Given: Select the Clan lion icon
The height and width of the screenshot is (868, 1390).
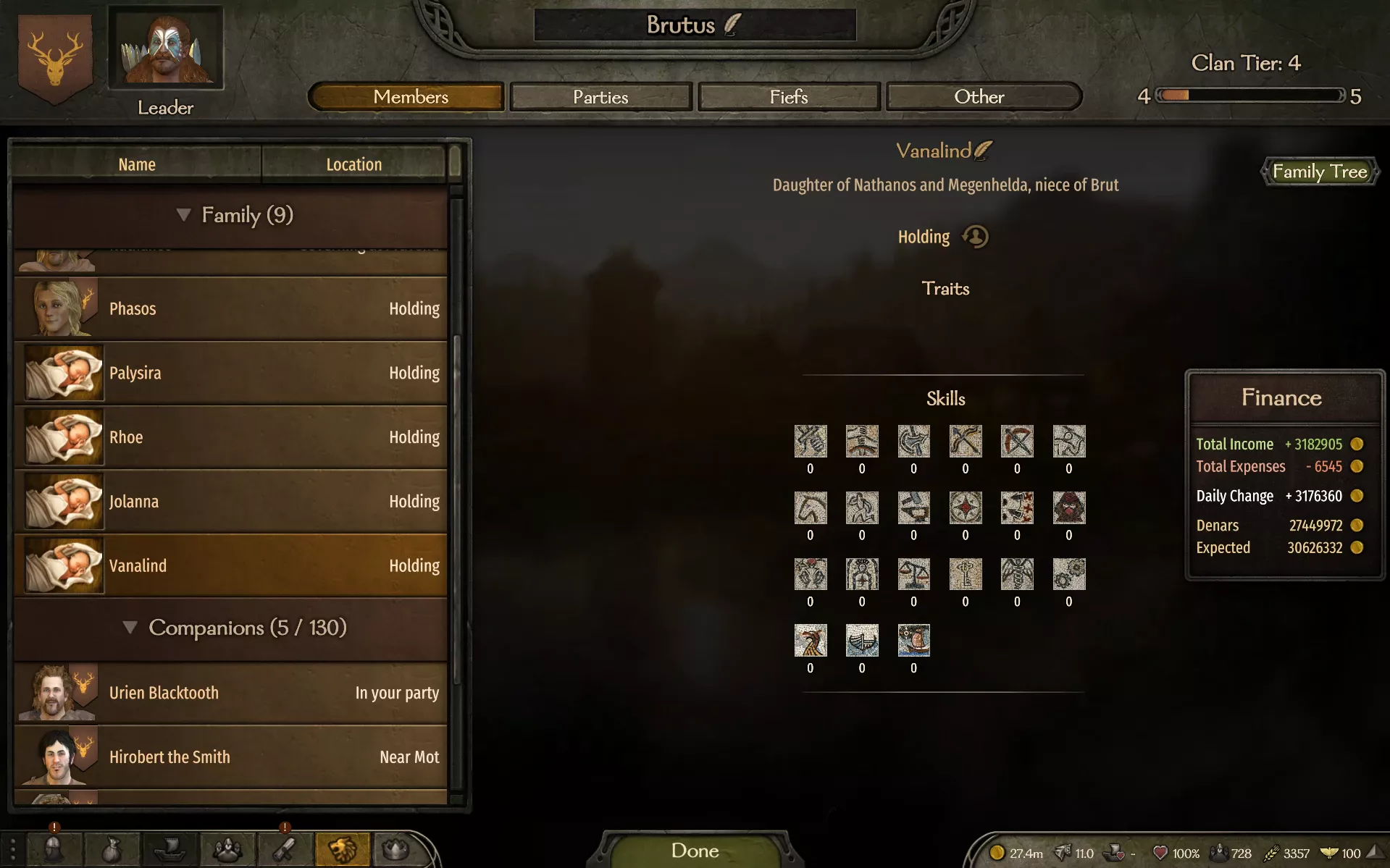Looking at the screenshot, I should point(343,849).
